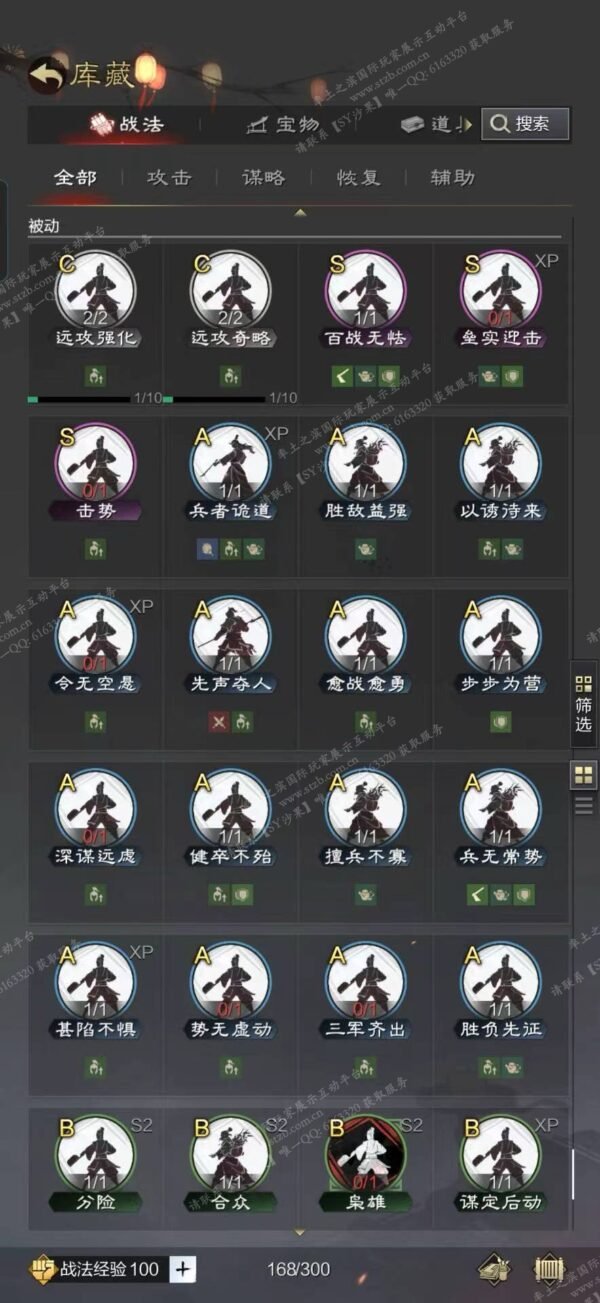Switch to 辅助 category
600x1303 pixels.
pos(452,178)
